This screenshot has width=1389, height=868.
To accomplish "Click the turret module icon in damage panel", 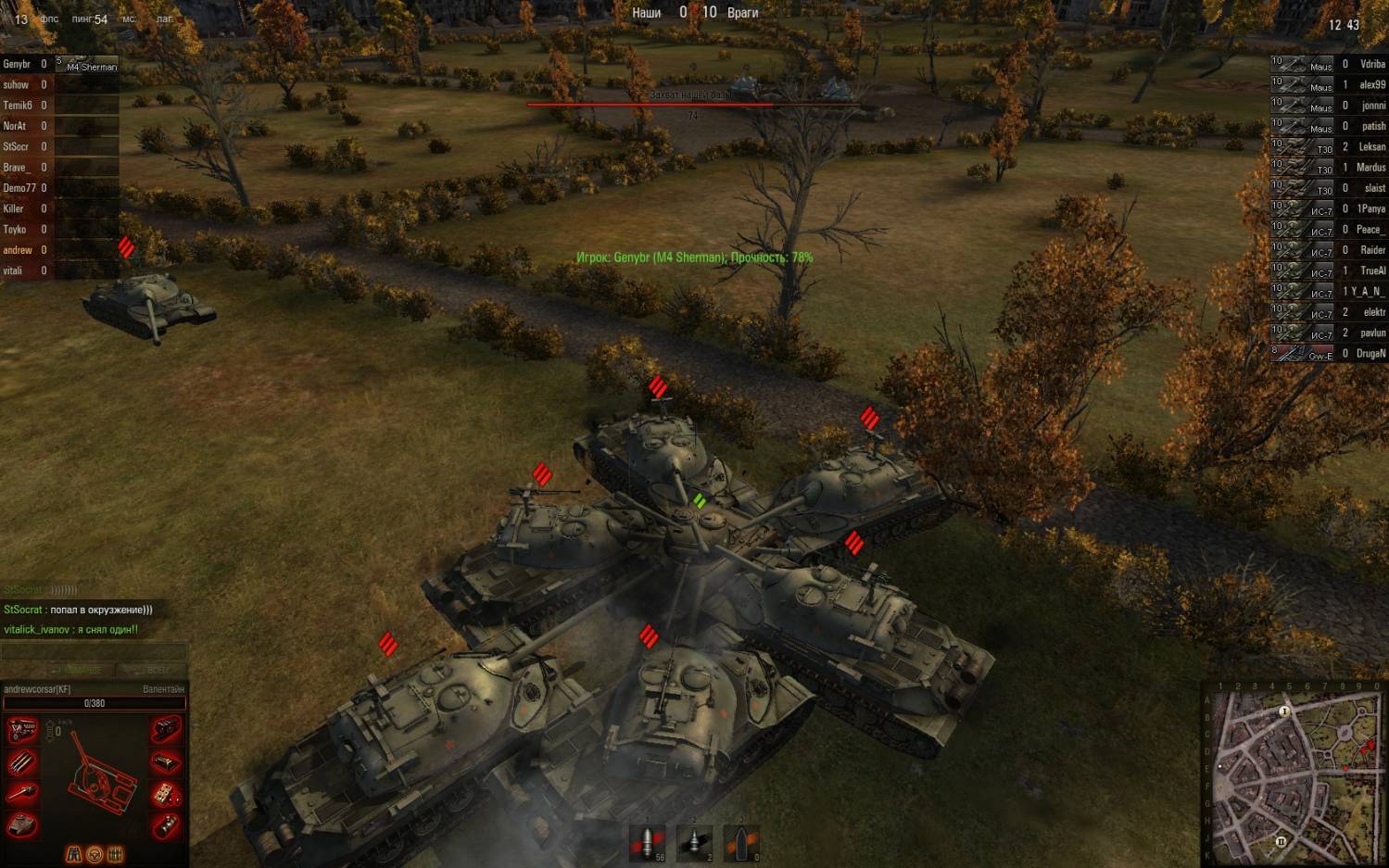I will point(22,824).
